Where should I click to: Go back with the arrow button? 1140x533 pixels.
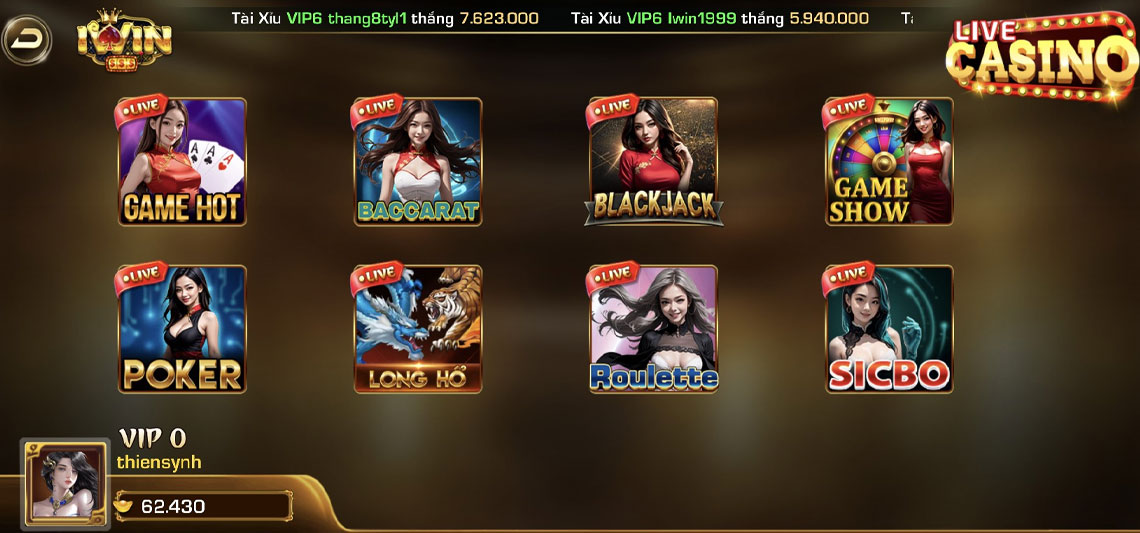(27, 40)
